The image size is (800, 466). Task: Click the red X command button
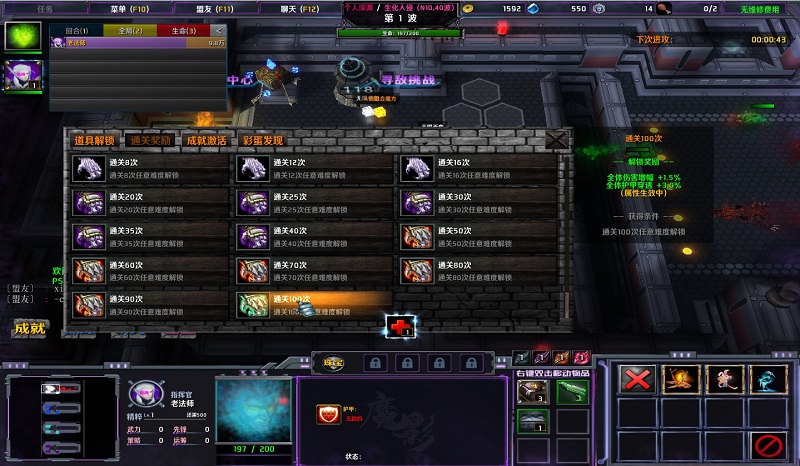pyautogui.click(x=636, y=379)
